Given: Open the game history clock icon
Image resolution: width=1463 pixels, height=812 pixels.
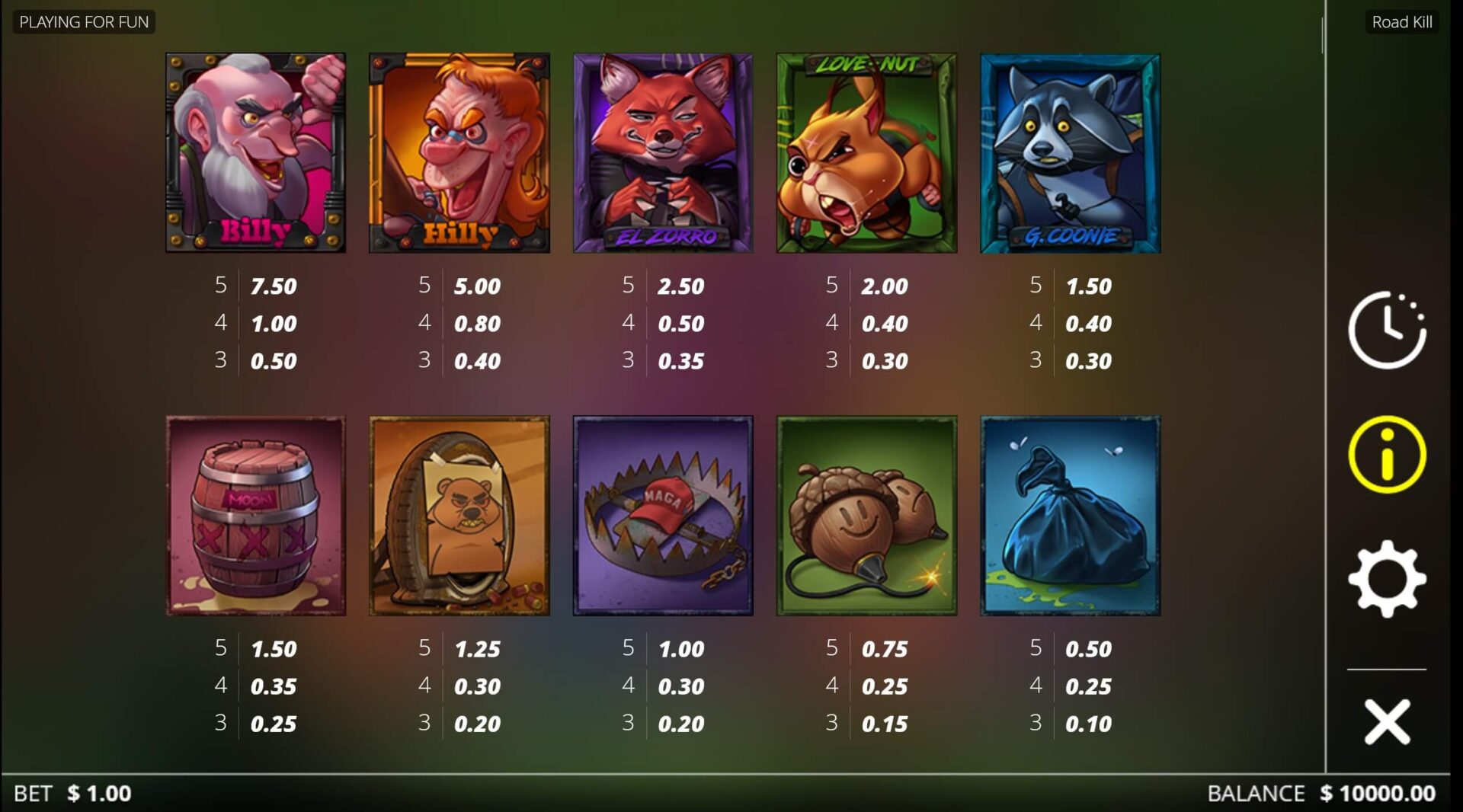Looking at the screenshot, I should click(x=1387, y=330).
